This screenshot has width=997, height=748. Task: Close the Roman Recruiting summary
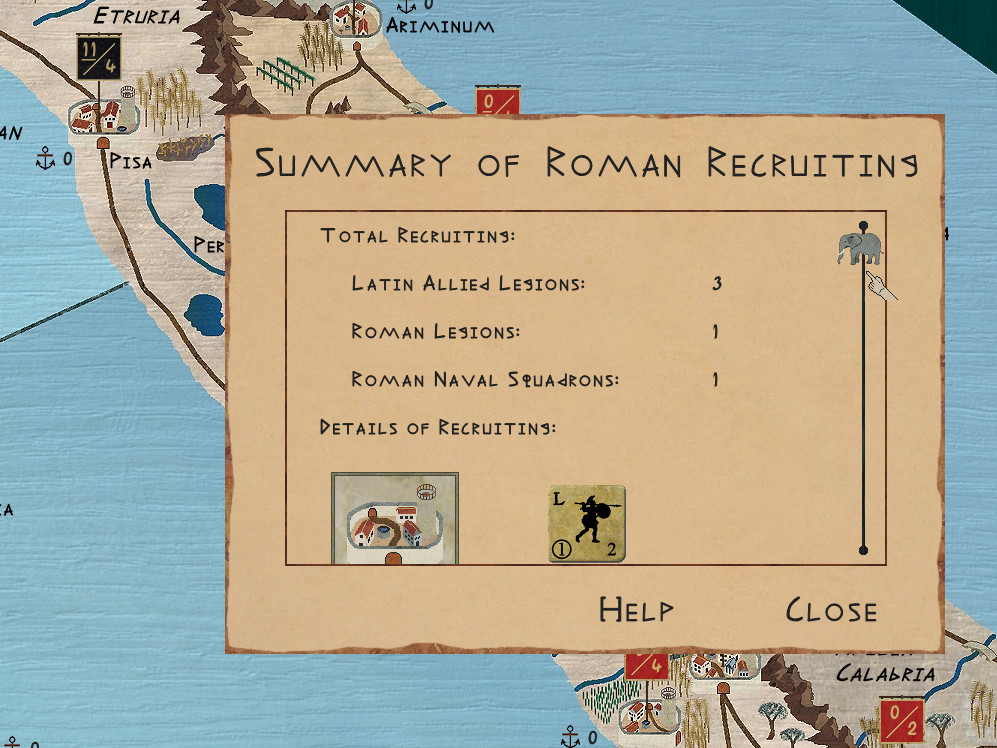(831, 610)
